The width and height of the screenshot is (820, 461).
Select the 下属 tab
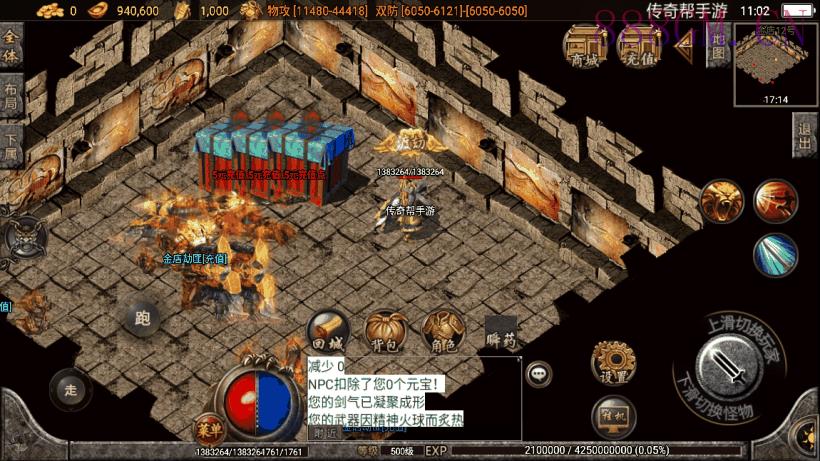coord(10,146)
